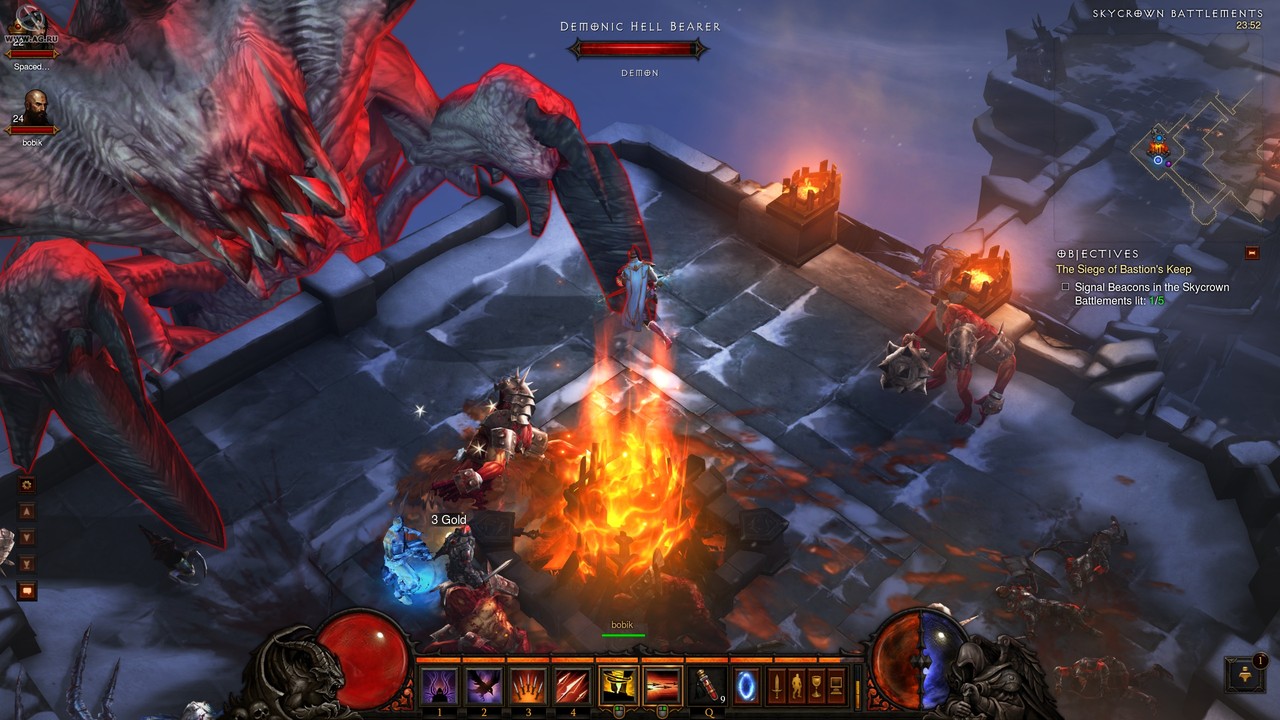Open the blue town portal
Screen dimensions: 1280x720
point(747,687)
